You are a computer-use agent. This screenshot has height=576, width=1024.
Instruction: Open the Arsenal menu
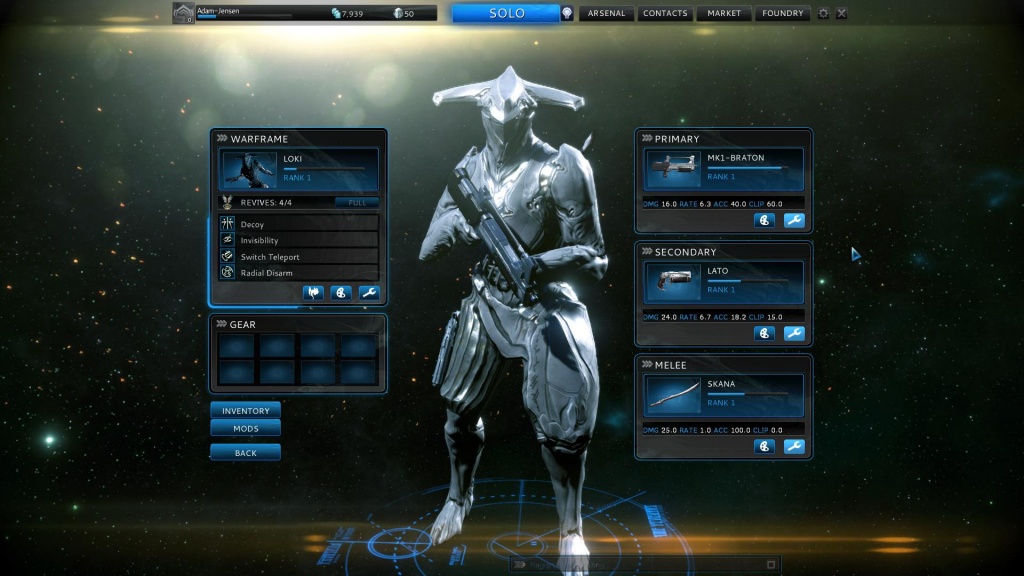(x=606, y=13)
